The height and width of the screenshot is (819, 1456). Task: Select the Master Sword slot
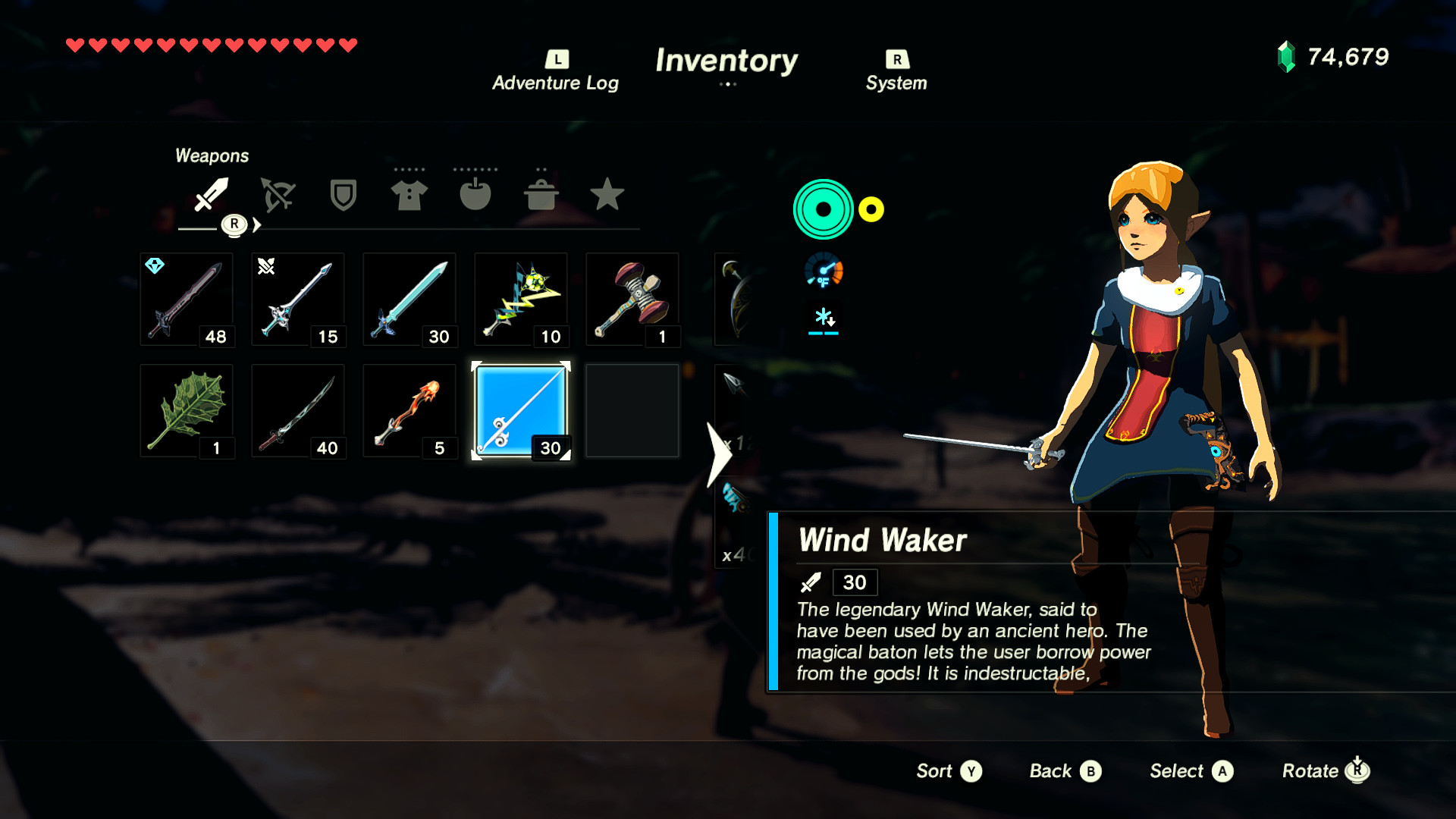(x=409, y=299)
